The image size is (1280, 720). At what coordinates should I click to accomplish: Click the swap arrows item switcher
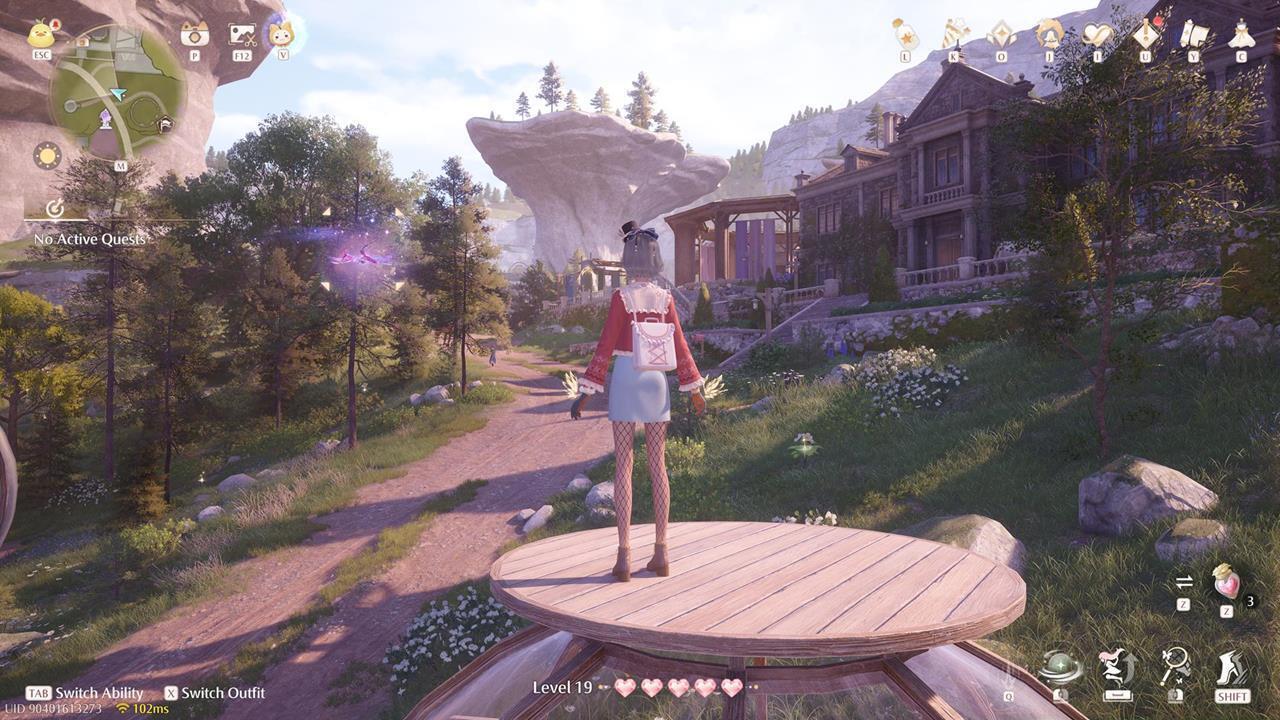[1184, 582]
